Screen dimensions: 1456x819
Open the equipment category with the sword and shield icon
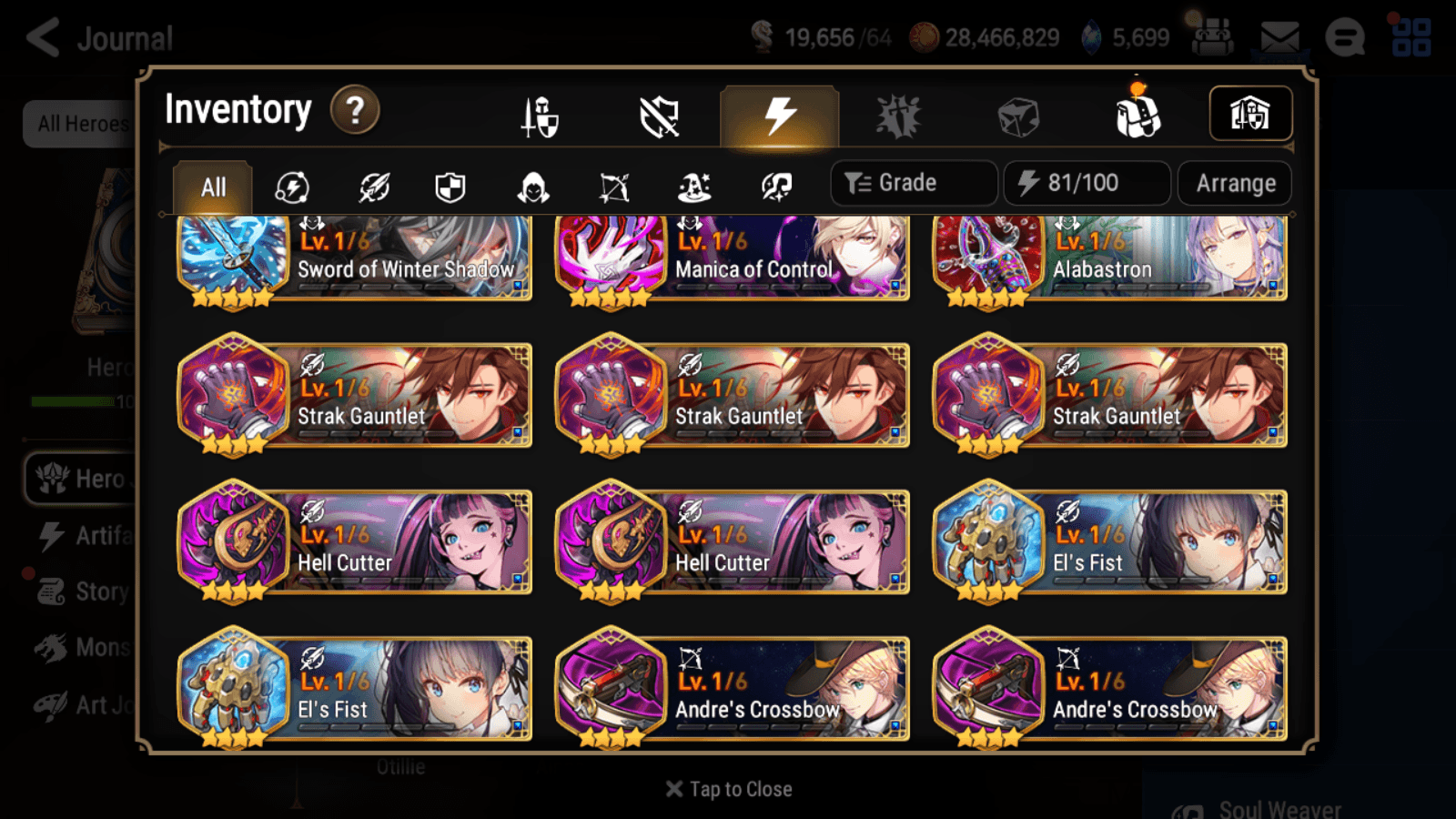point(537,115)
